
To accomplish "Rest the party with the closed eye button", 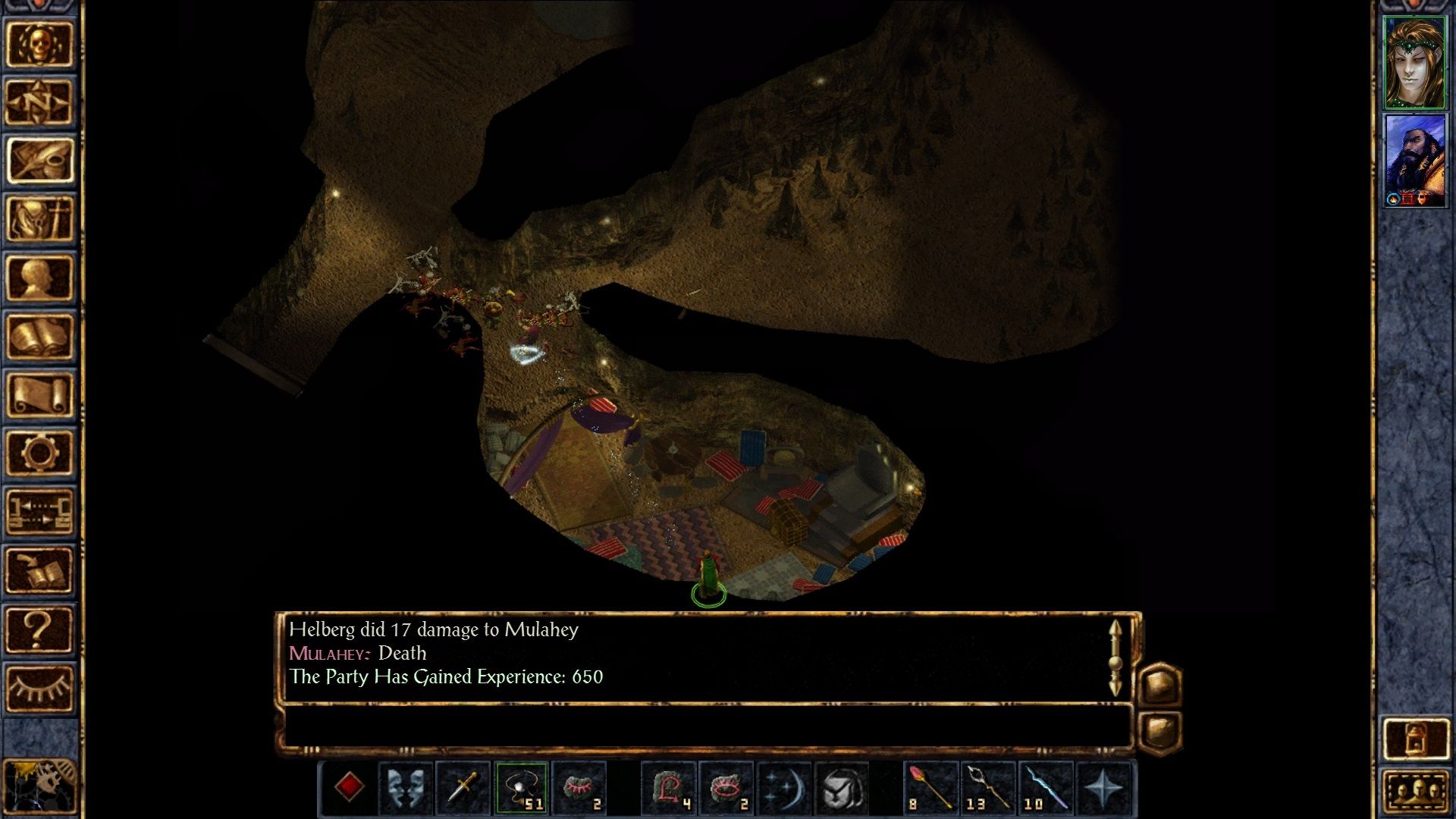I will click(39, 688).
